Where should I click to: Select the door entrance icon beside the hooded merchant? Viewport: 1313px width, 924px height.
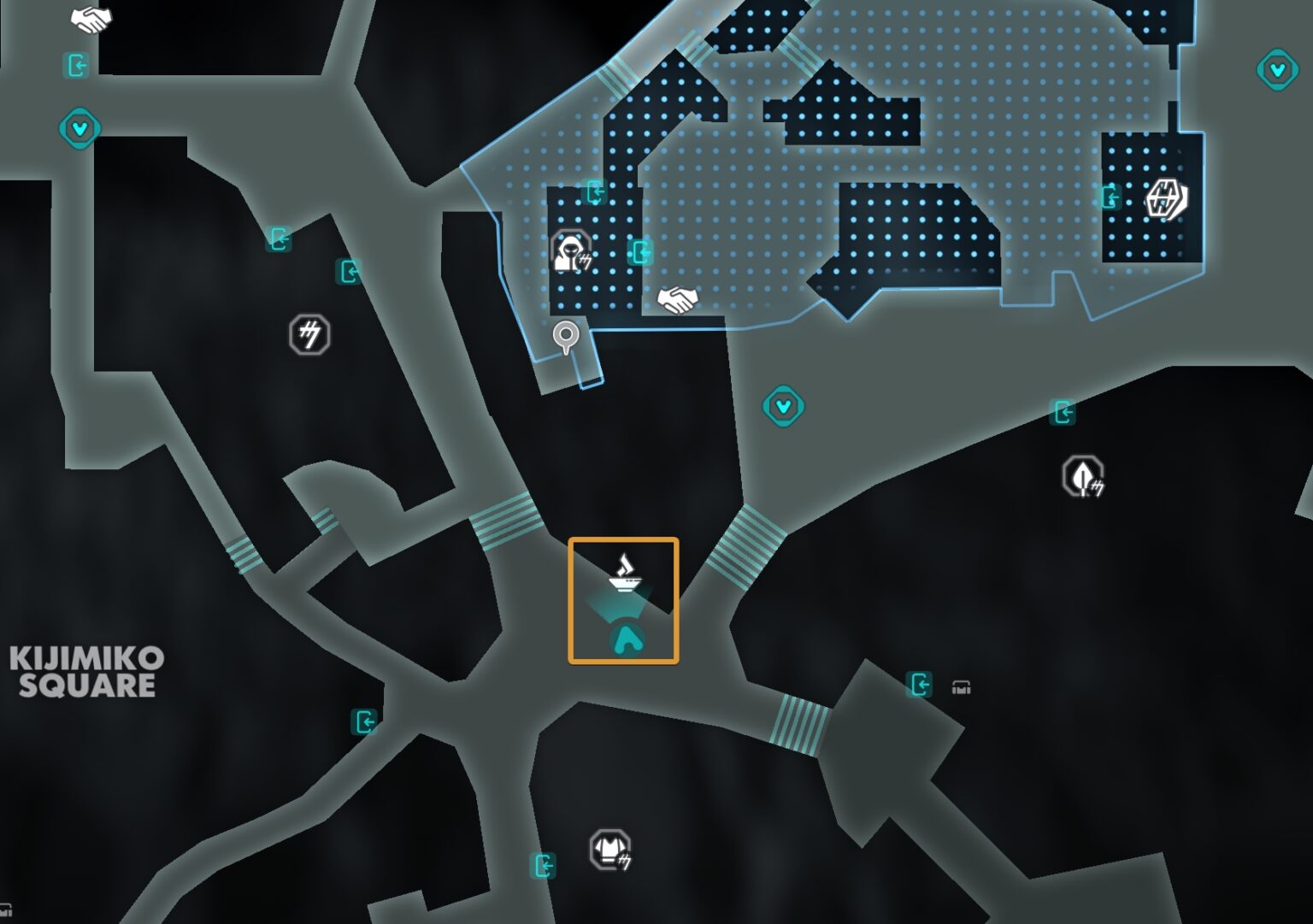pos(640,253)
